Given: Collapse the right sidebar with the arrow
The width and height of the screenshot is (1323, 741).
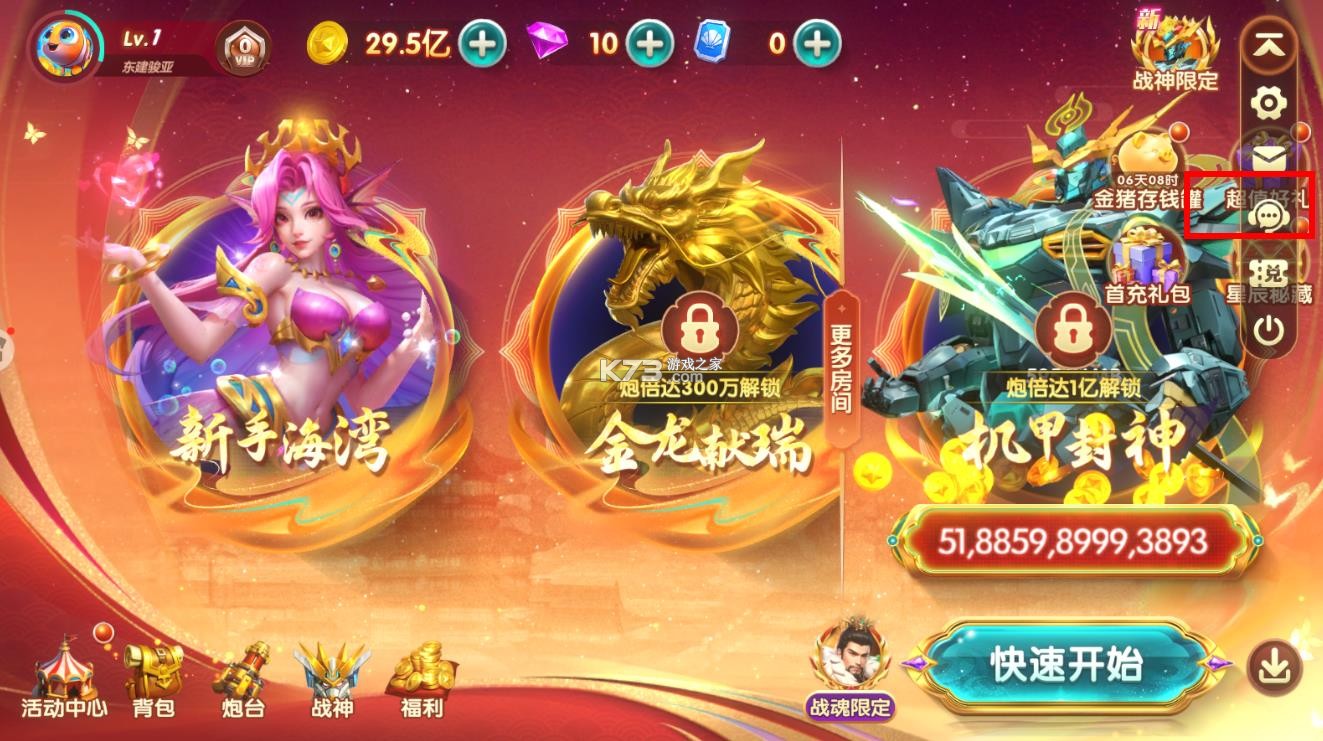Looking at the screenshot, I should 1268,45.
